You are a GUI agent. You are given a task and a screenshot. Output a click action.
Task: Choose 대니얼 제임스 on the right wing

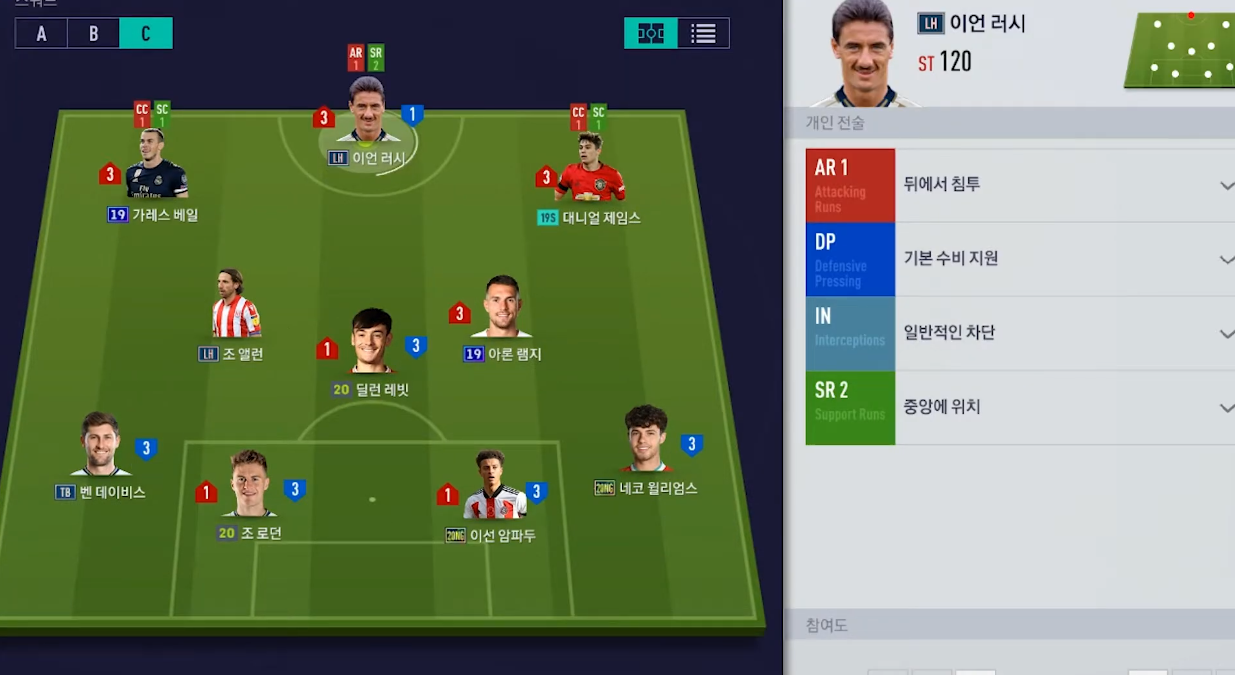[590, 172]
